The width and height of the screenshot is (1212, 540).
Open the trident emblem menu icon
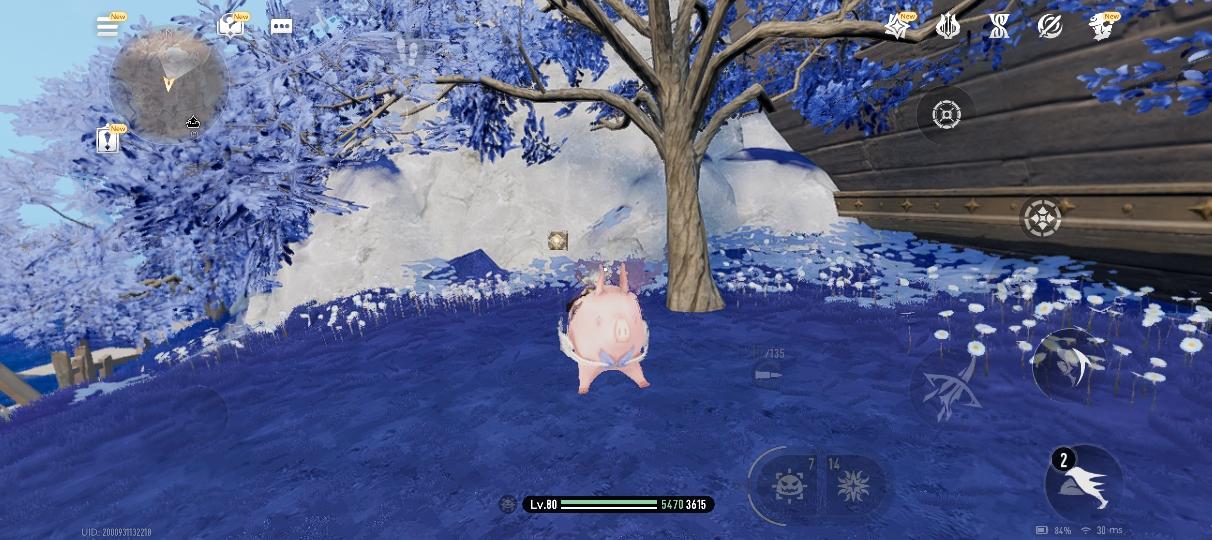tap(947, 27)
